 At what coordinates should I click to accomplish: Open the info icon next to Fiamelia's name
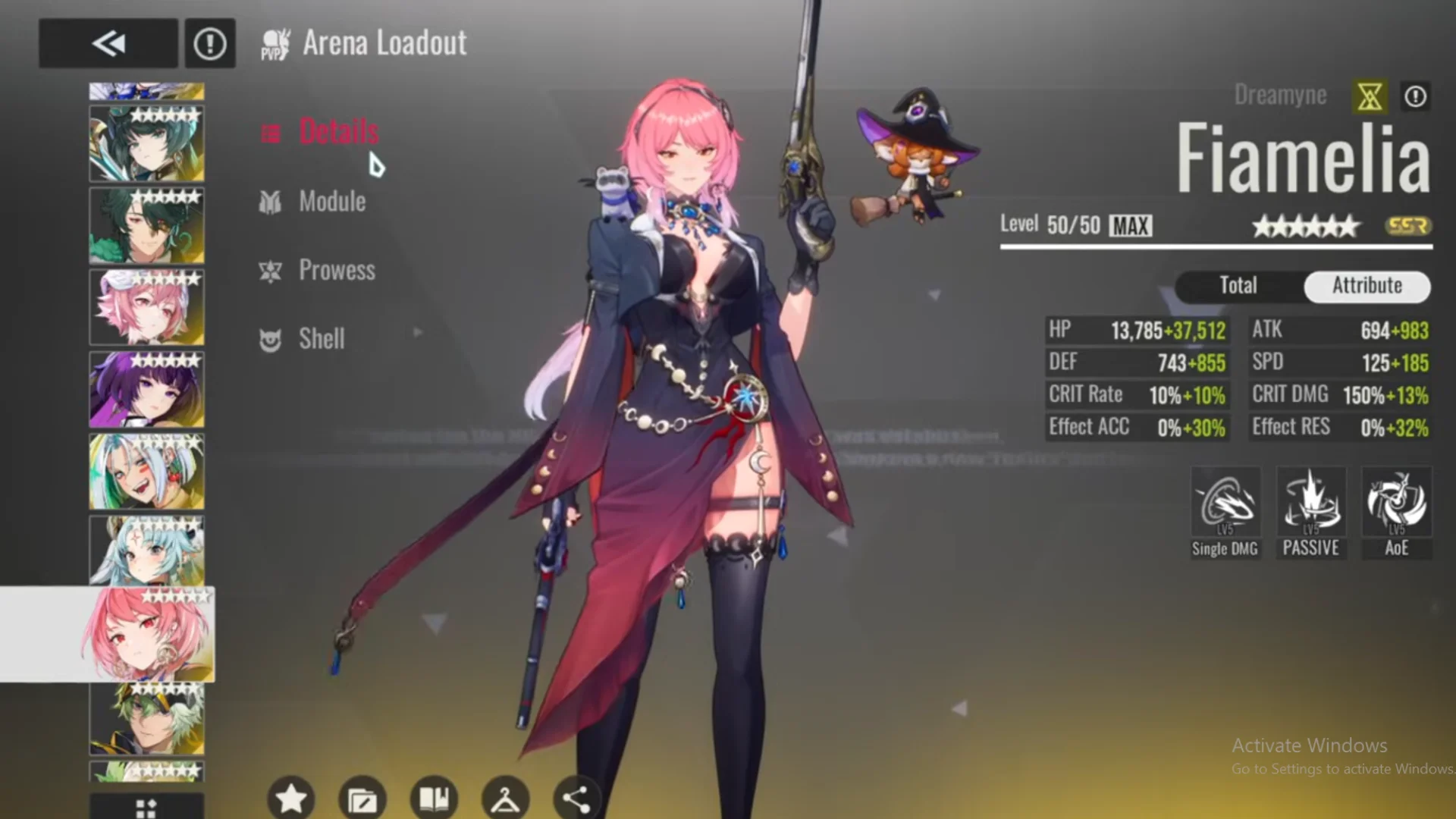[x=1415, y=96]
